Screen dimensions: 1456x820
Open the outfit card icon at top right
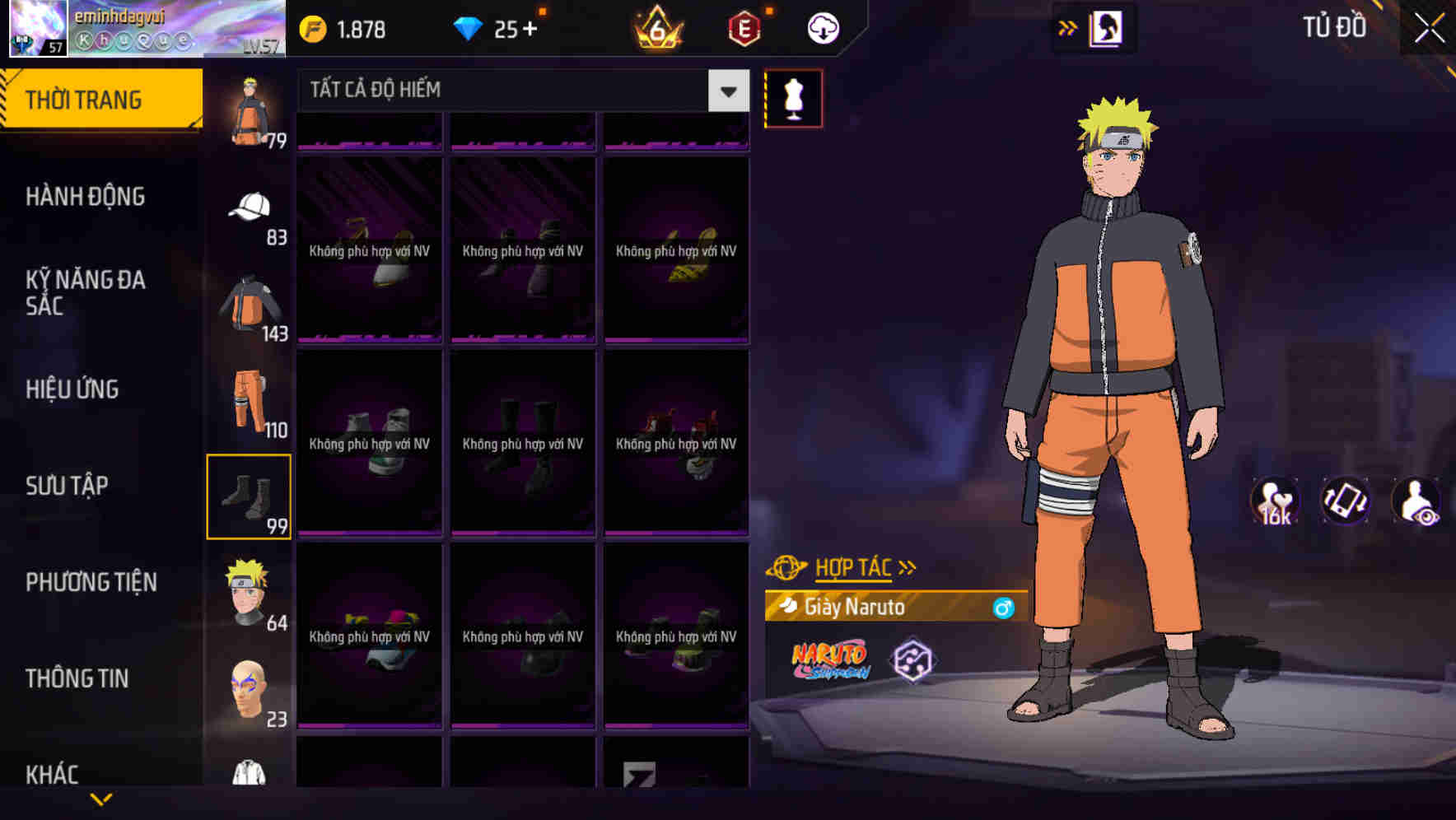tap(1105, 27)
